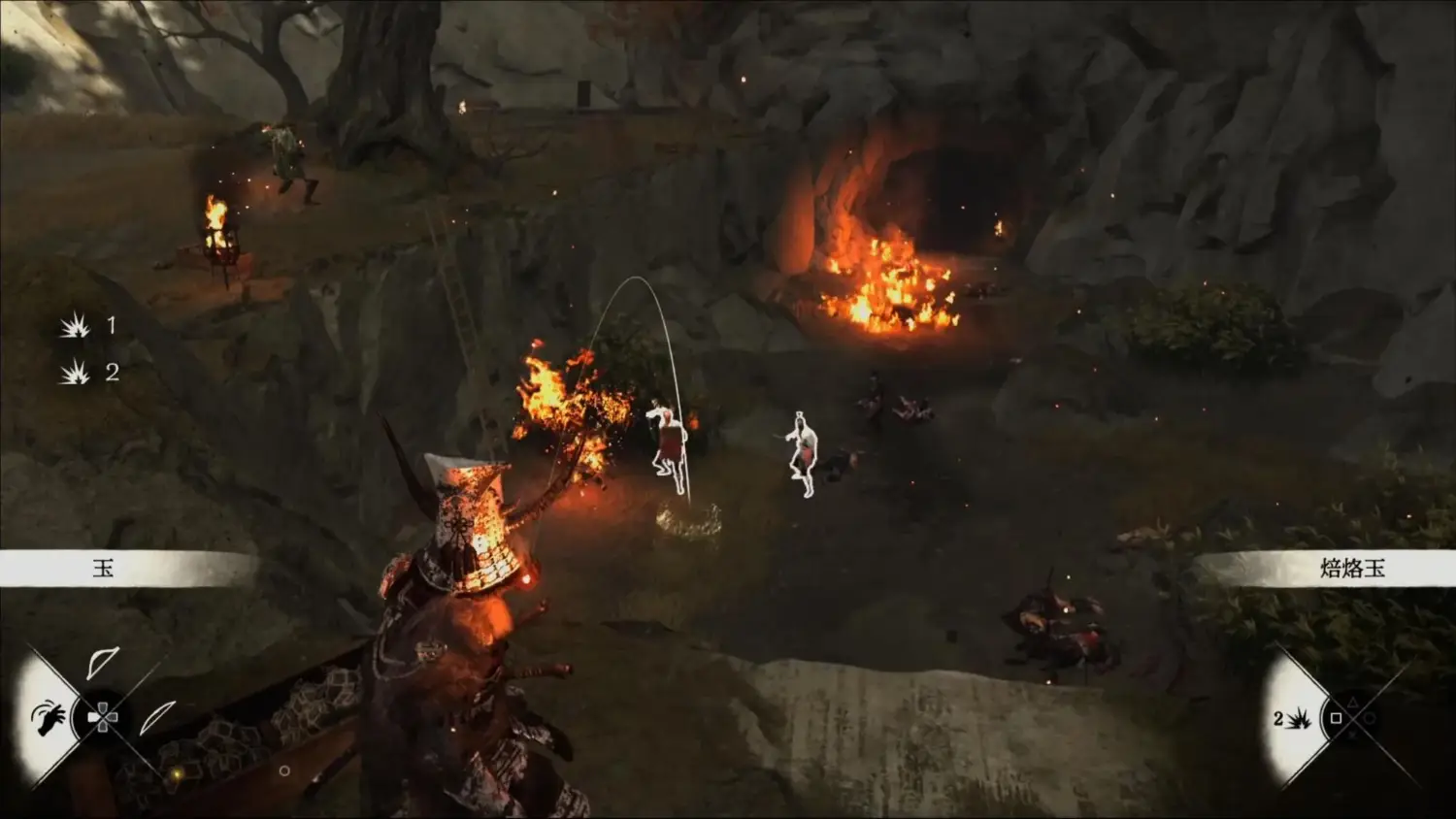Select the throwing hand weapon slot
Viewport: 1456px width, 819px height.
coord(47,718)
